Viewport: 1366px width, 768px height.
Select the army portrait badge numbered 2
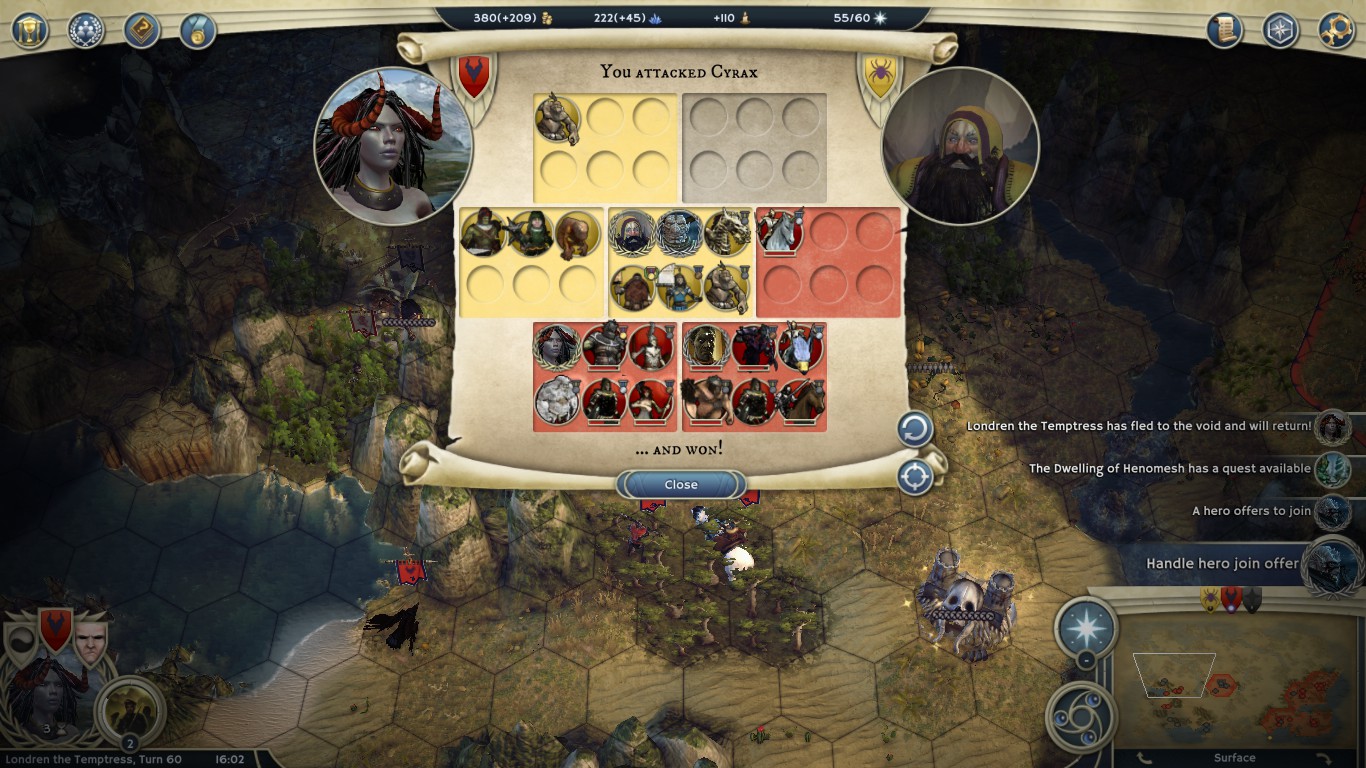pyautogui.click(x=130, y=712)
